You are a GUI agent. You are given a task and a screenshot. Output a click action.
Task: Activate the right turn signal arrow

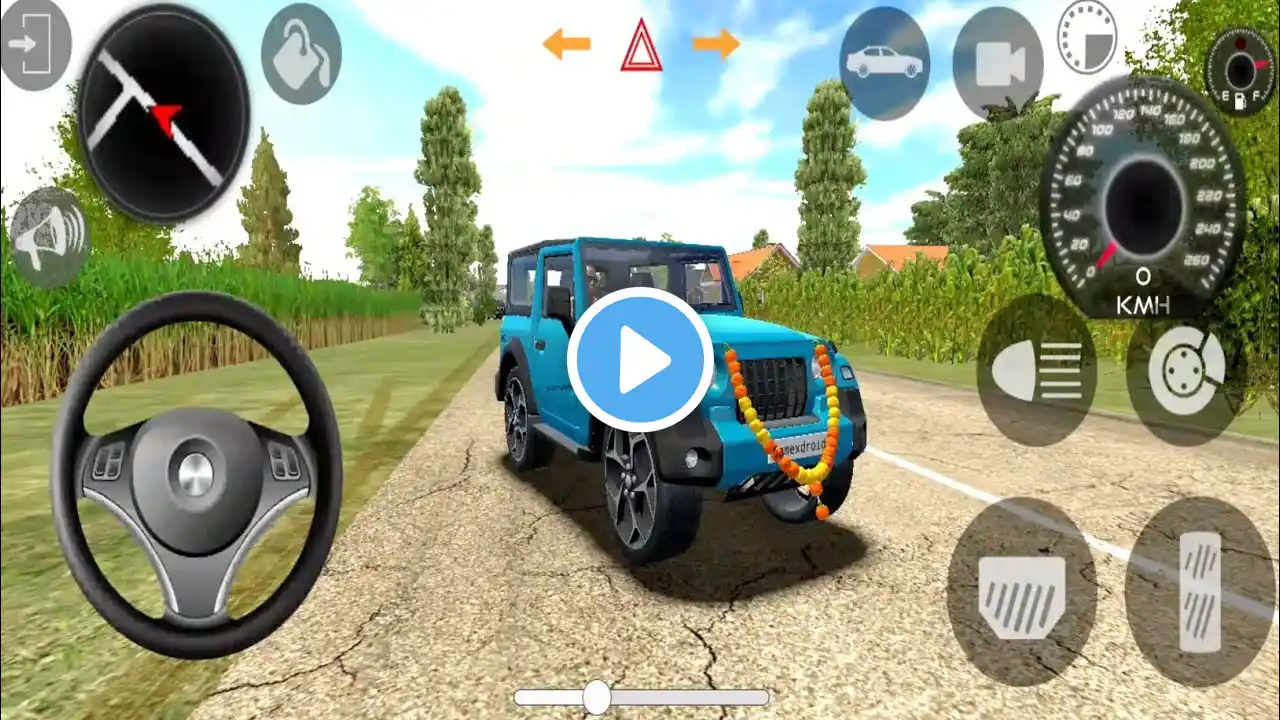[716, 44]
